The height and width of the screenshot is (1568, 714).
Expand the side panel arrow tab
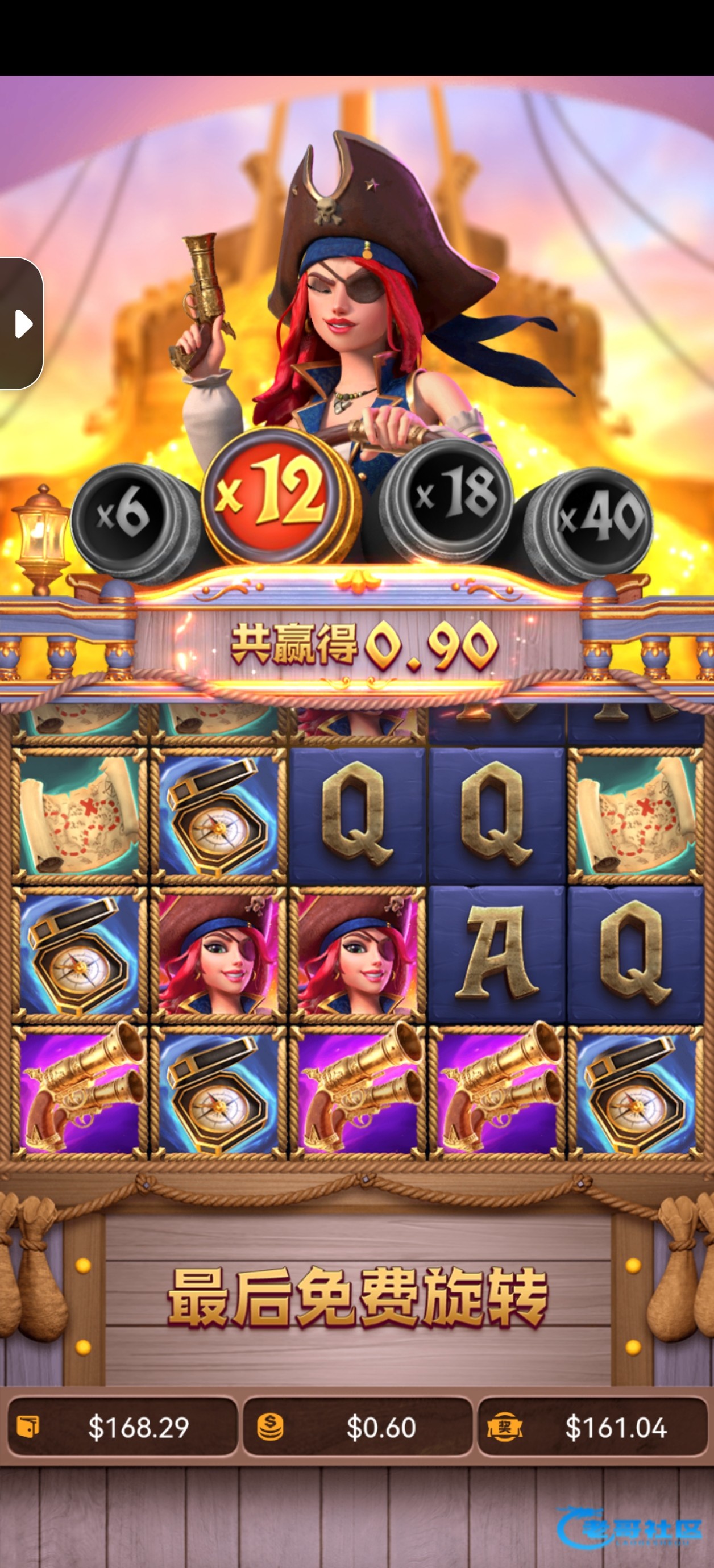(22, 323)
